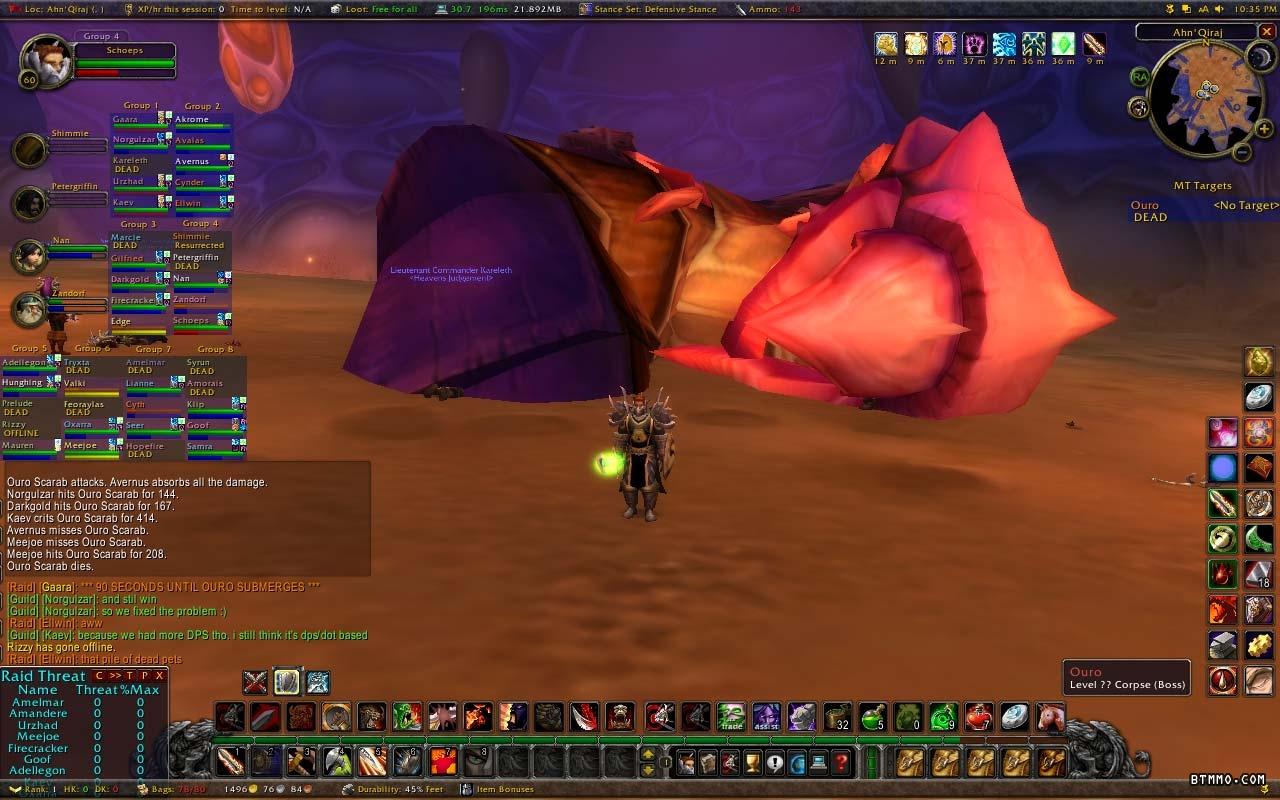Open the red question mark help button
This screenshot has height=800, width=1280.
click(843, 763)
